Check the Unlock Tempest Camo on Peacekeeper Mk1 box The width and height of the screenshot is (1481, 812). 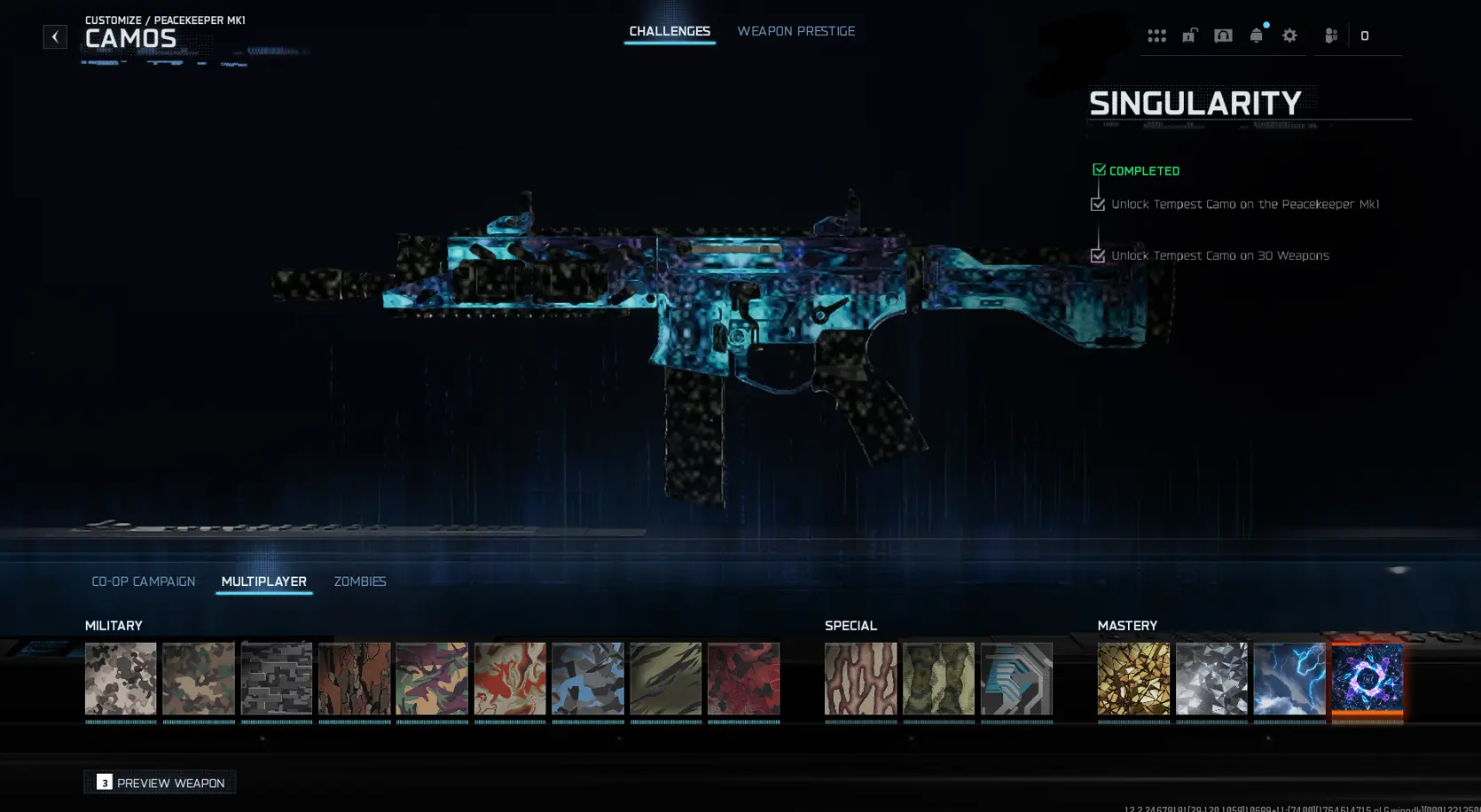(1098, 204)
